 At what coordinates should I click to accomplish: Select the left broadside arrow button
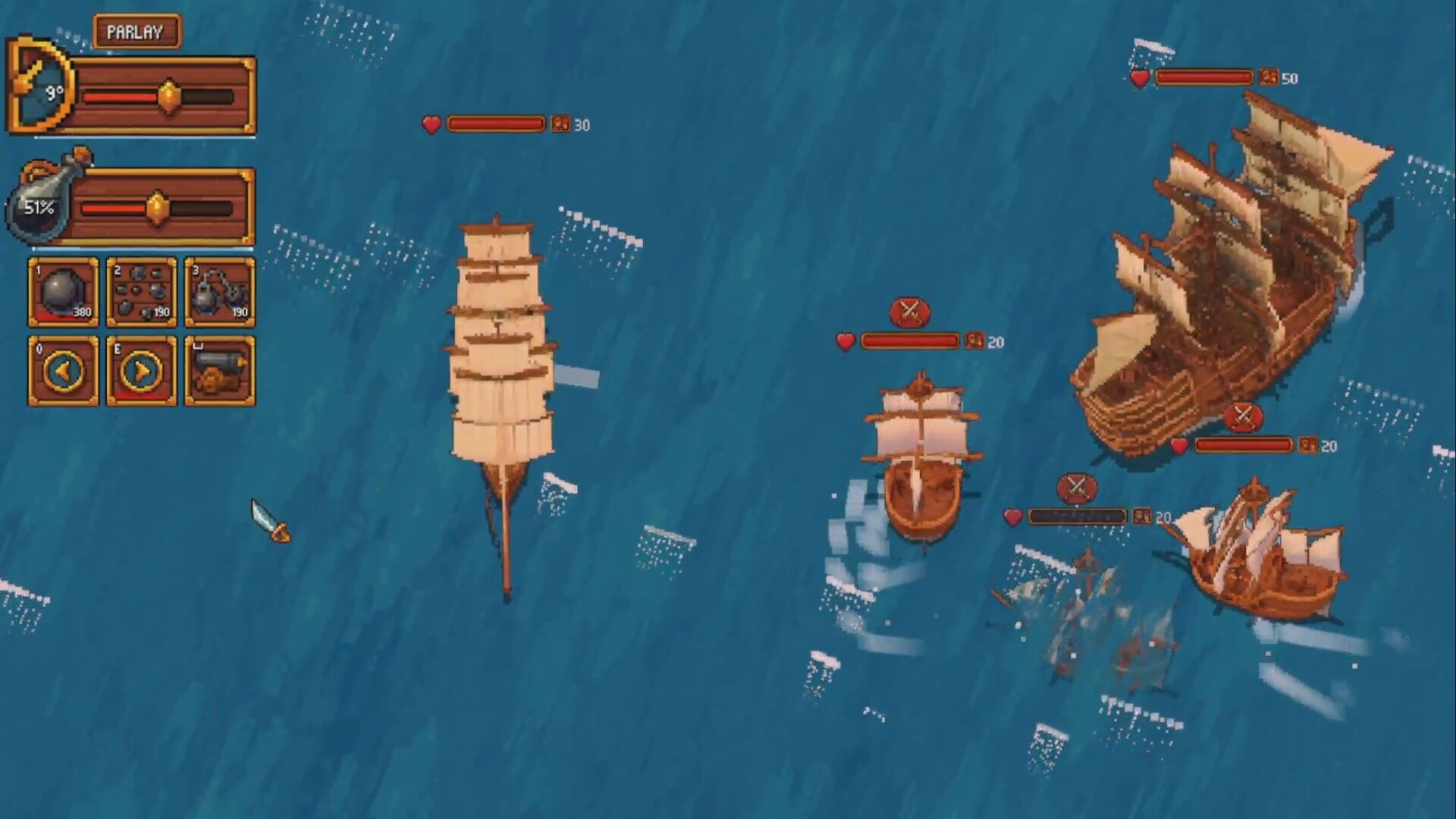pyautogui.click(x=64, y=372)
